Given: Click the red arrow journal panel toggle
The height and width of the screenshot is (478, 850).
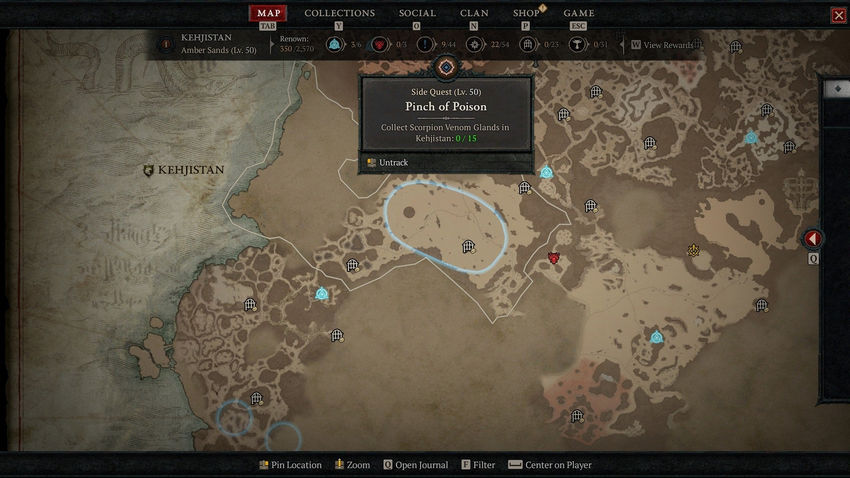Looking at the screenshot, I should pyautogui.click(x=813, y=239).
